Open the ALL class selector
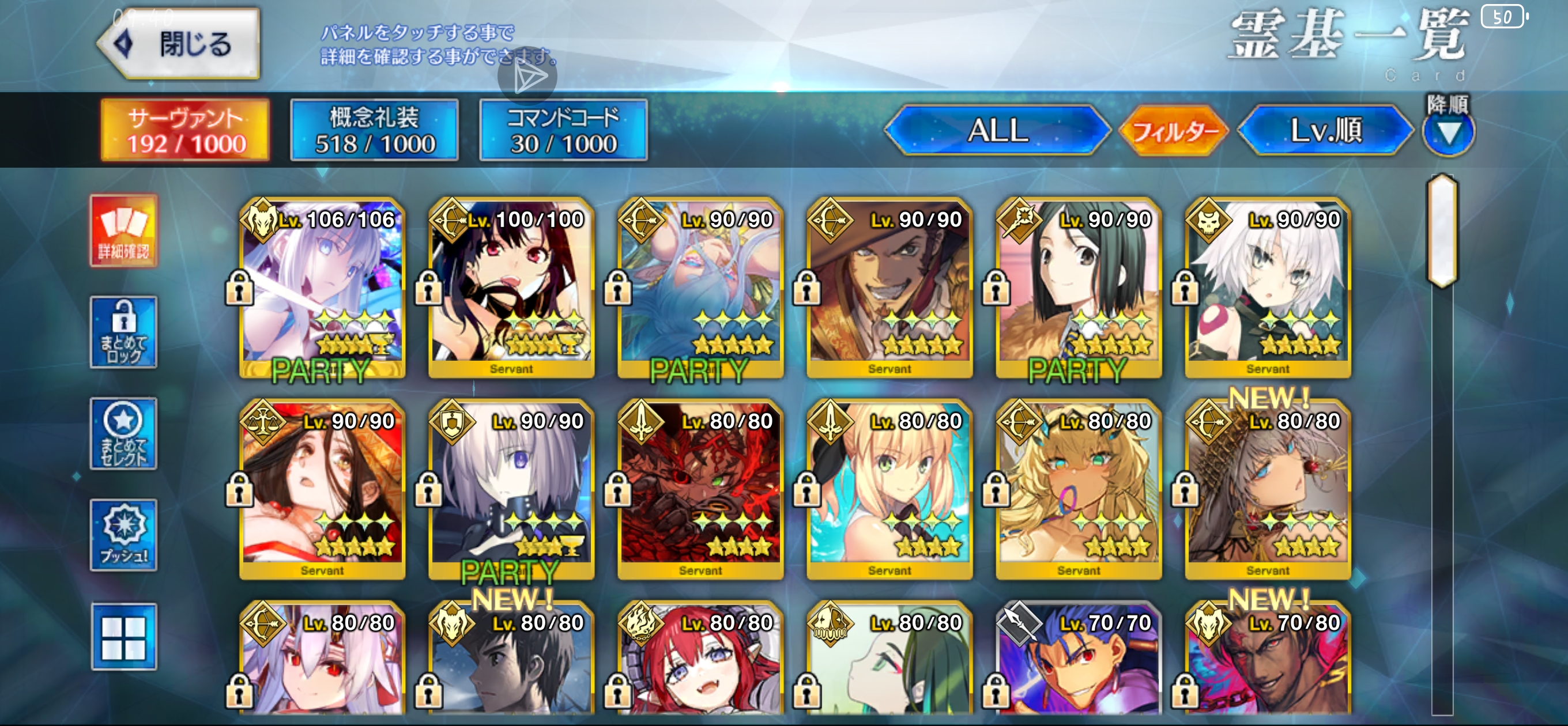 pos(997,130)
